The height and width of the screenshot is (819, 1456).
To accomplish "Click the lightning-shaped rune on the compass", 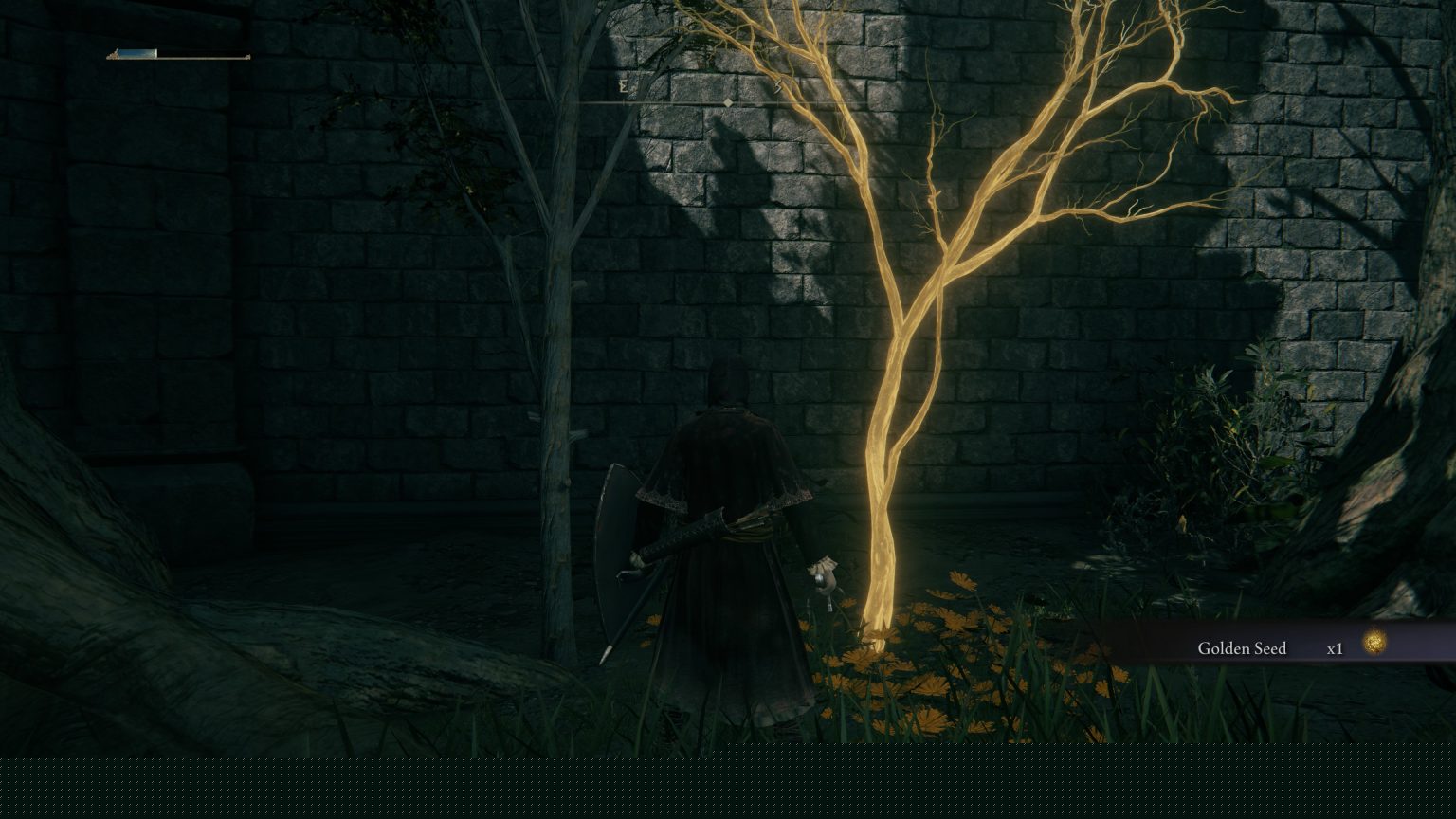I will coord(777,85).
